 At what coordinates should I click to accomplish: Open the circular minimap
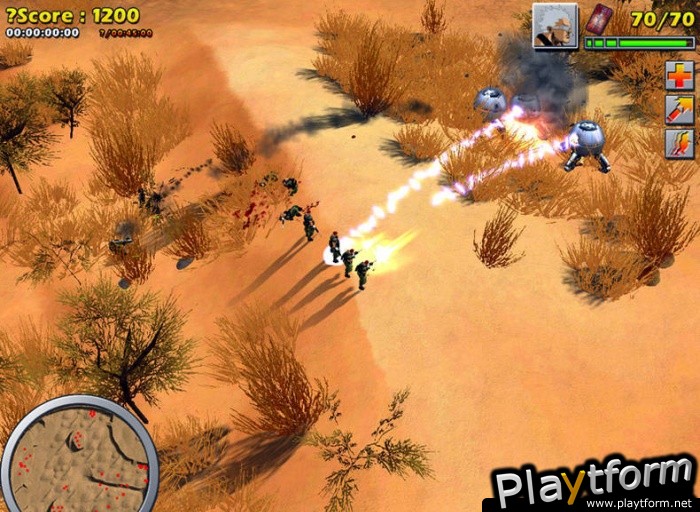[x=79, y=457]
